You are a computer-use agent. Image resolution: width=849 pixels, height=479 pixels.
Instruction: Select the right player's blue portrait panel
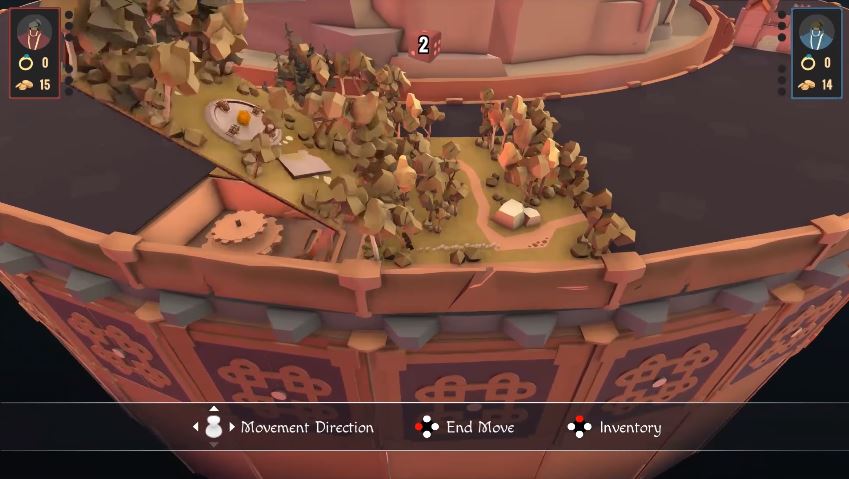816,53
